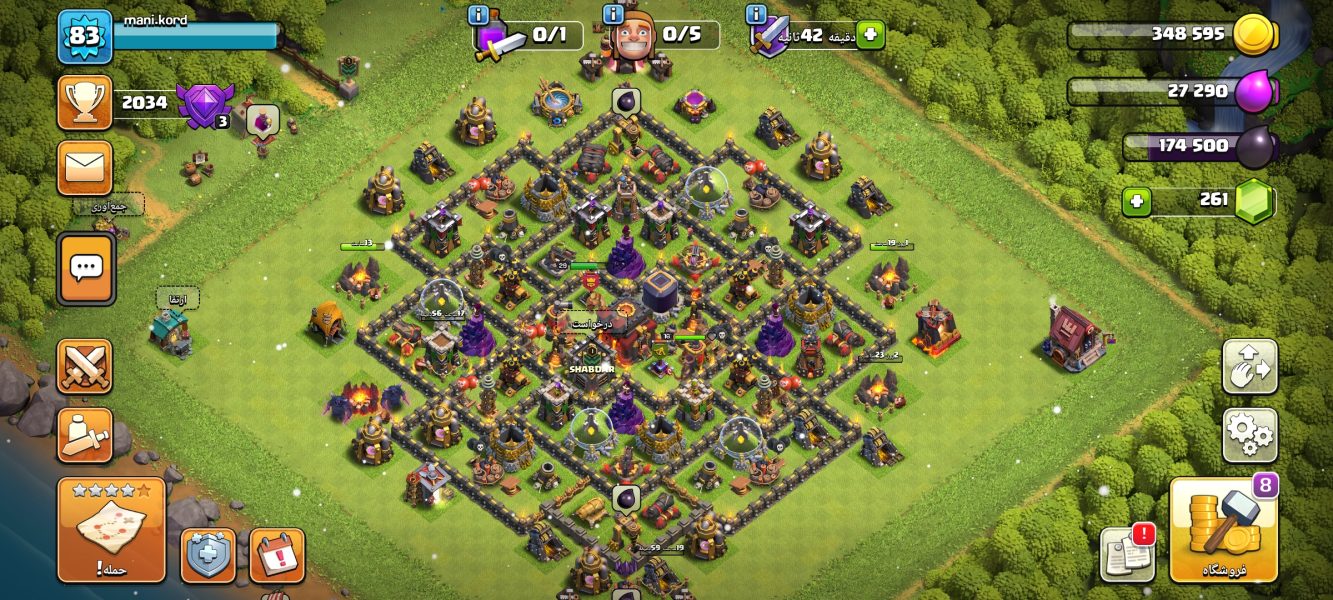Show info for the 42-minute shield timer
1333x600 pixels.
coord(757,14)
